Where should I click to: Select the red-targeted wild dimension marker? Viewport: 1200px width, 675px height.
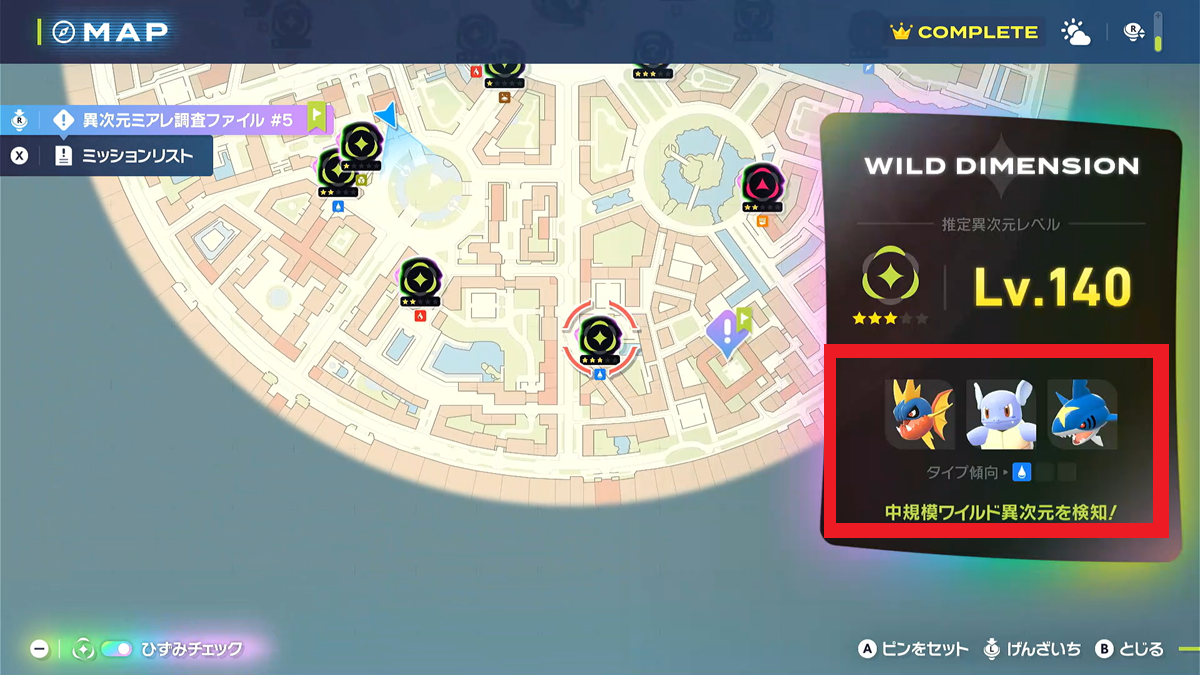[x=597, y=335]
